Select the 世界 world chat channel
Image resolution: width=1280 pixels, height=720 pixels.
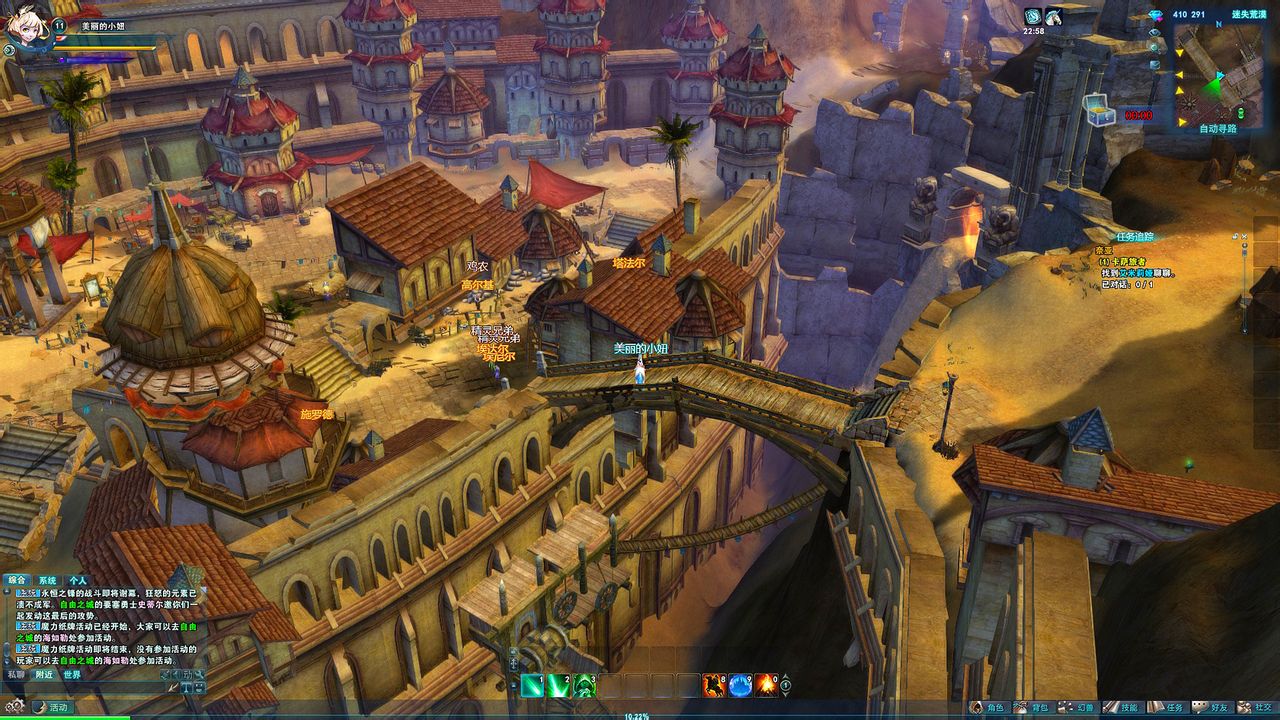click(72, 675)
